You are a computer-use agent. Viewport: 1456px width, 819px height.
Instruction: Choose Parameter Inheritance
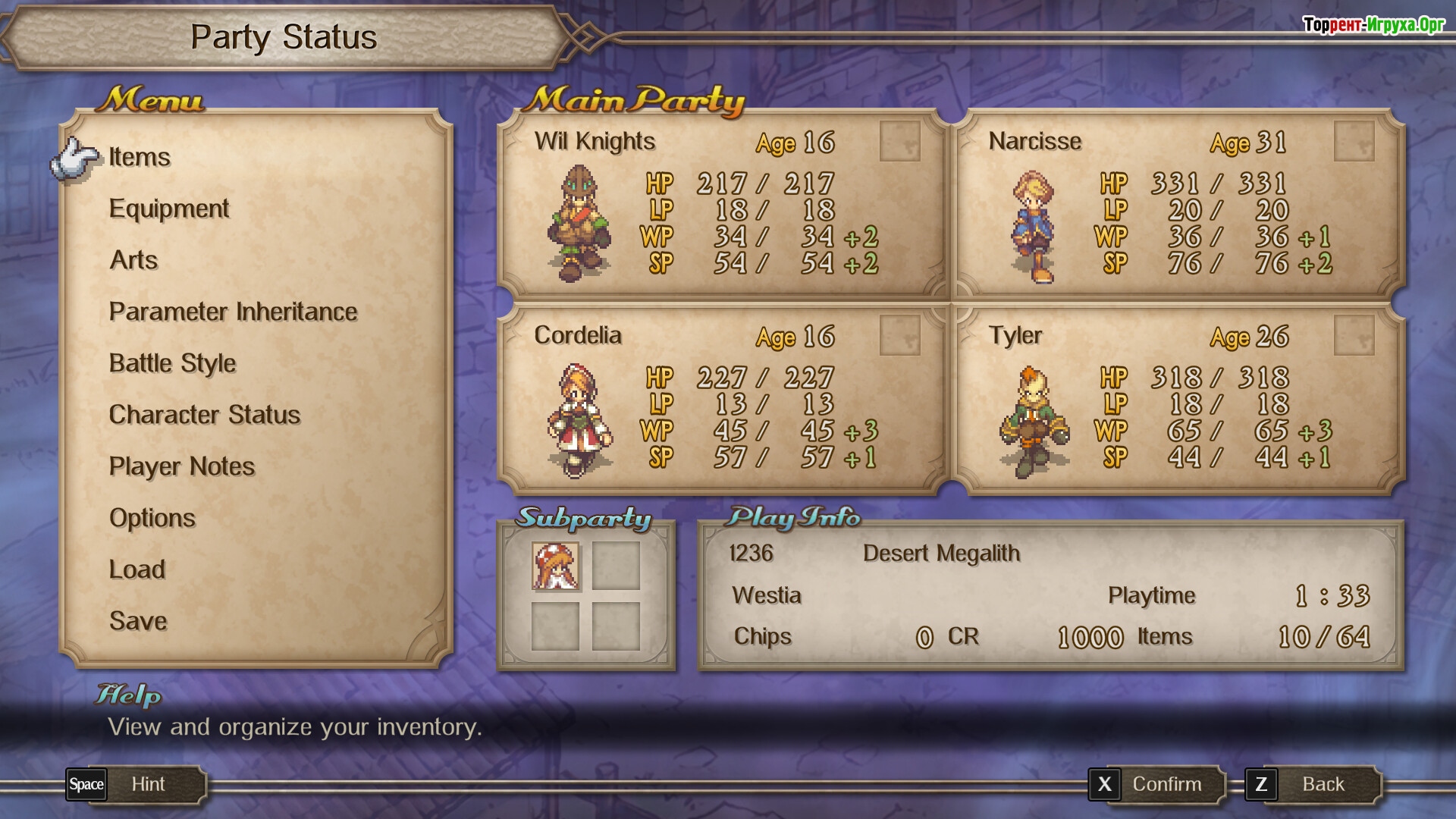click(x=233, y=312)
